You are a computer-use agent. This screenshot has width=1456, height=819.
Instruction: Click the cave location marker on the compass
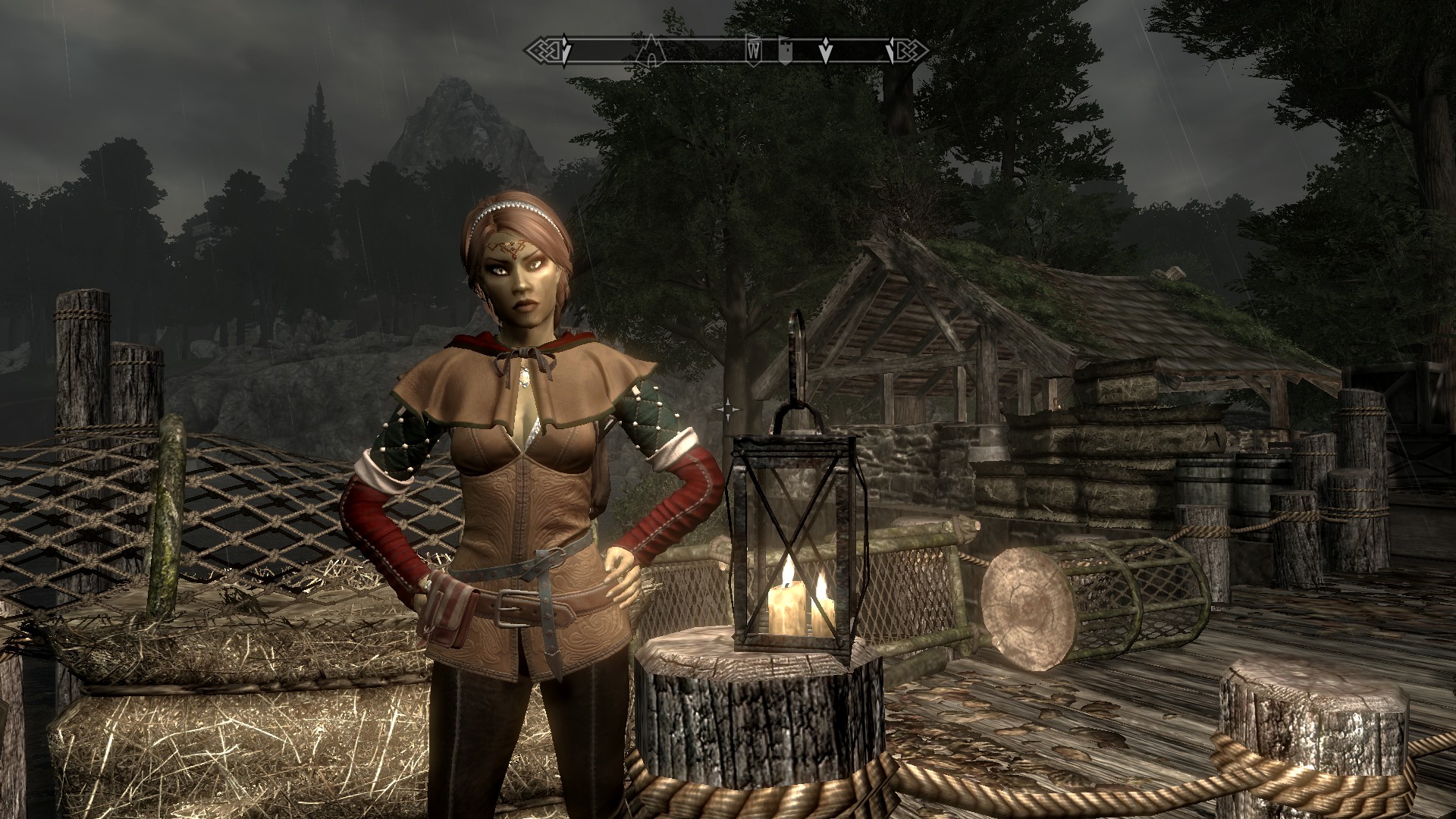(x=650, y=51)
